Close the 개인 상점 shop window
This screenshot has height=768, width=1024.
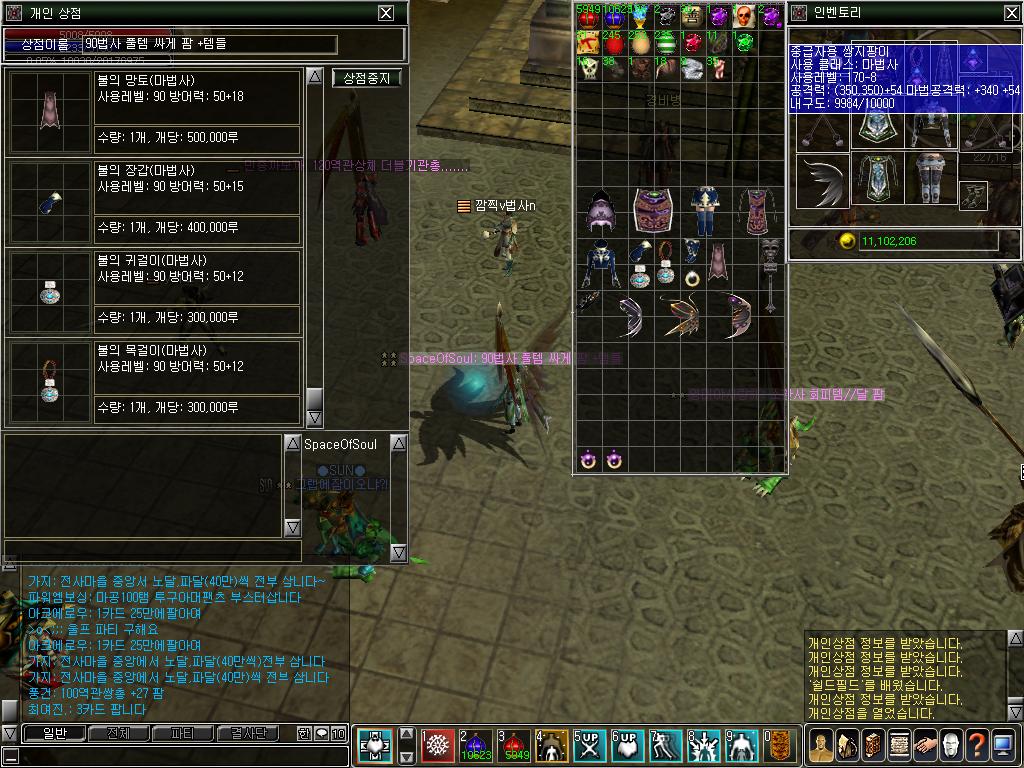click(x=386, y=13)
